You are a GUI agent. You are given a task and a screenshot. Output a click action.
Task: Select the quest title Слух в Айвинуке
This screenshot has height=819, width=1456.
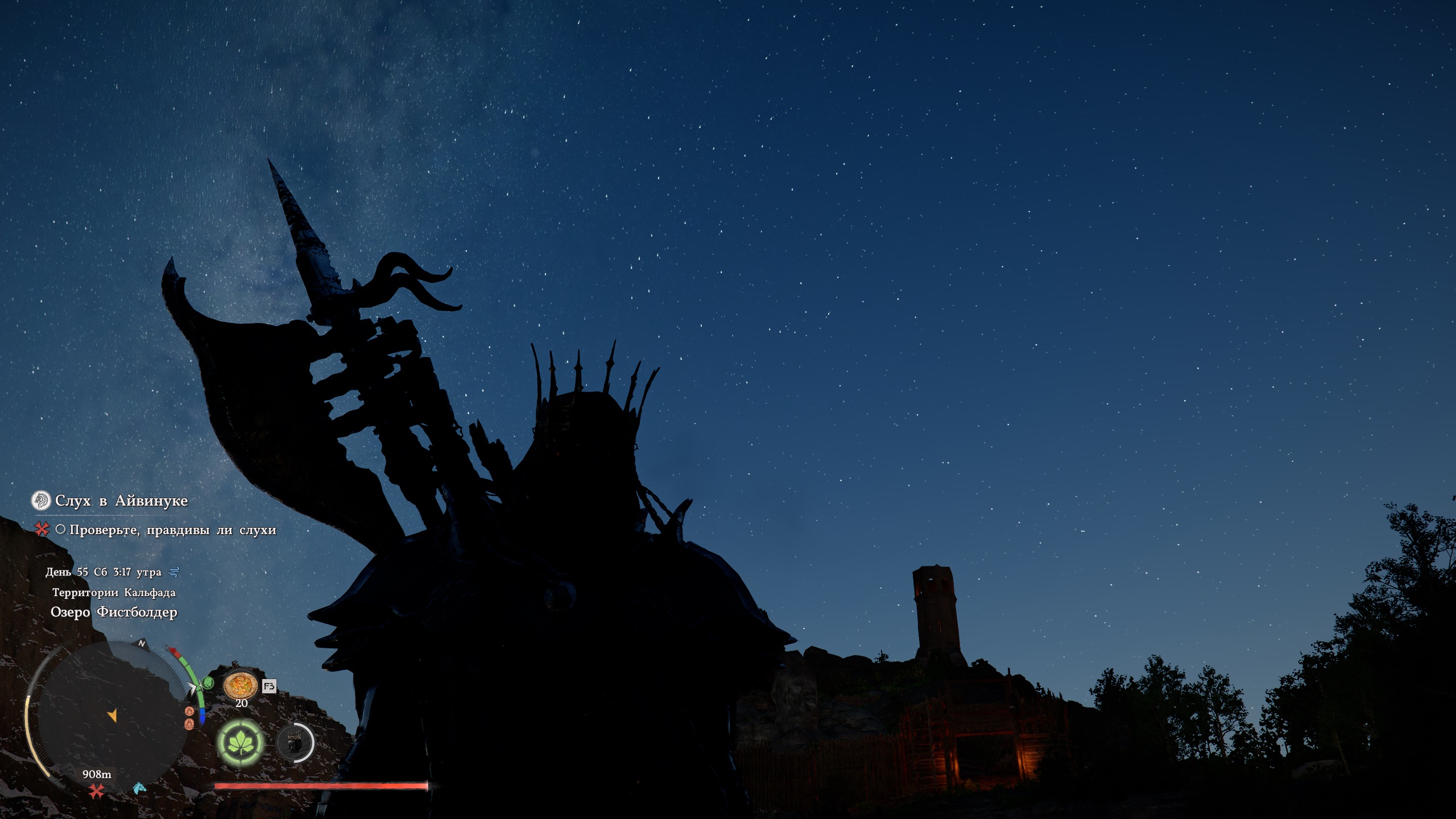click(x=121, y=501)
